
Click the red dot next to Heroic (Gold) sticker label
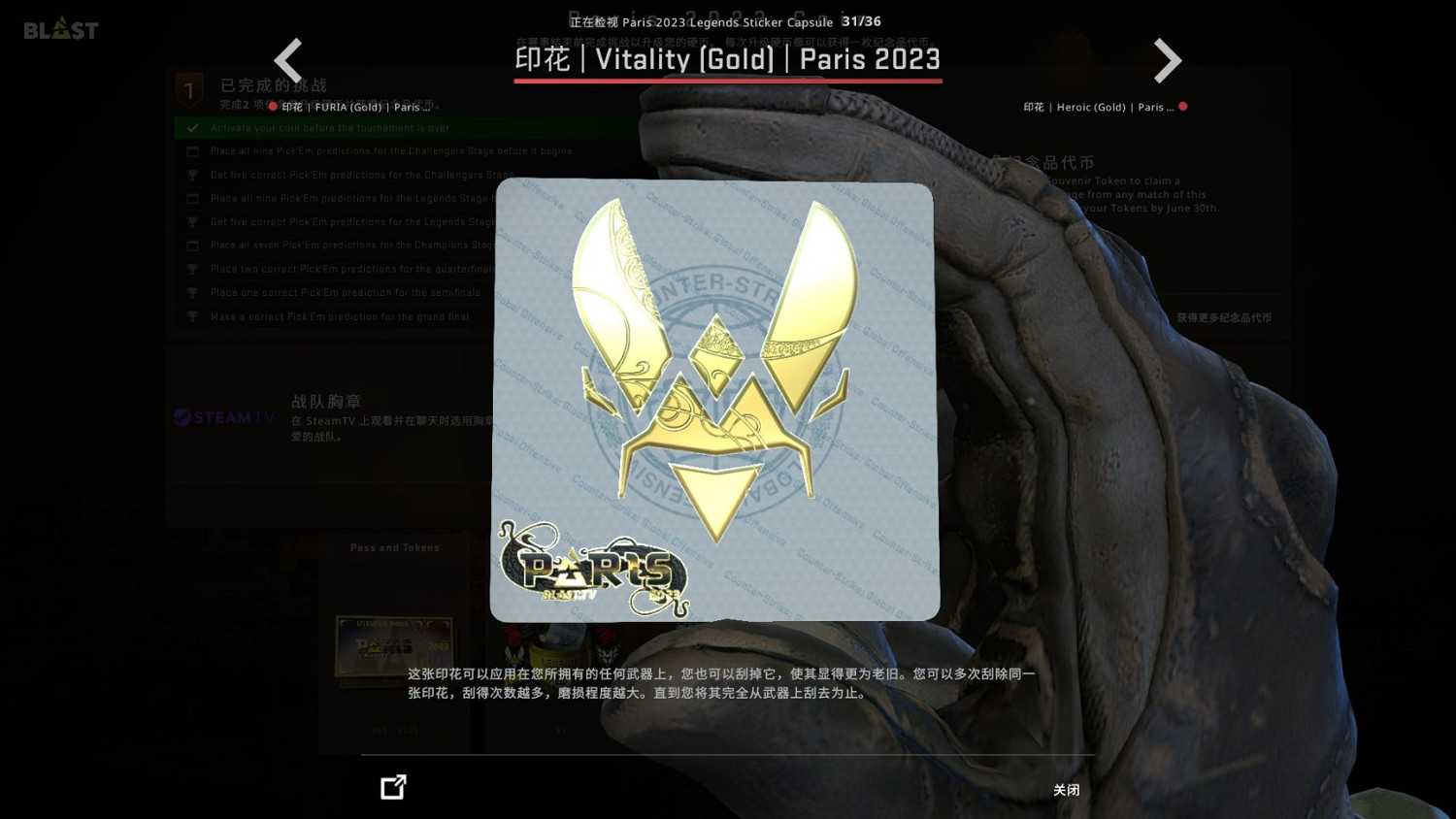tap(1183, 107)
